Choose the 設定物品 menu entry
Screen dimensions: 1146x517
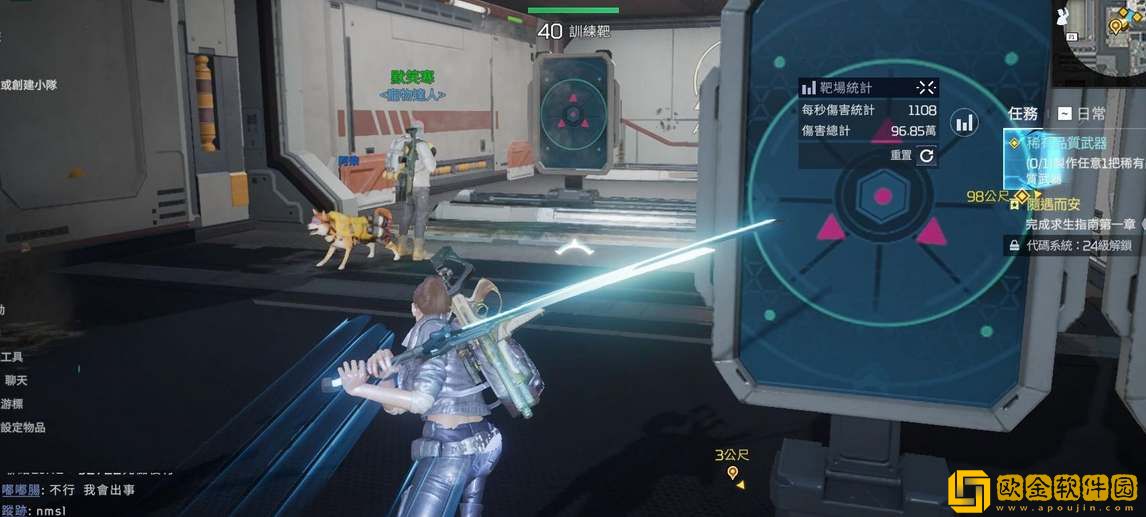(22, 427)
